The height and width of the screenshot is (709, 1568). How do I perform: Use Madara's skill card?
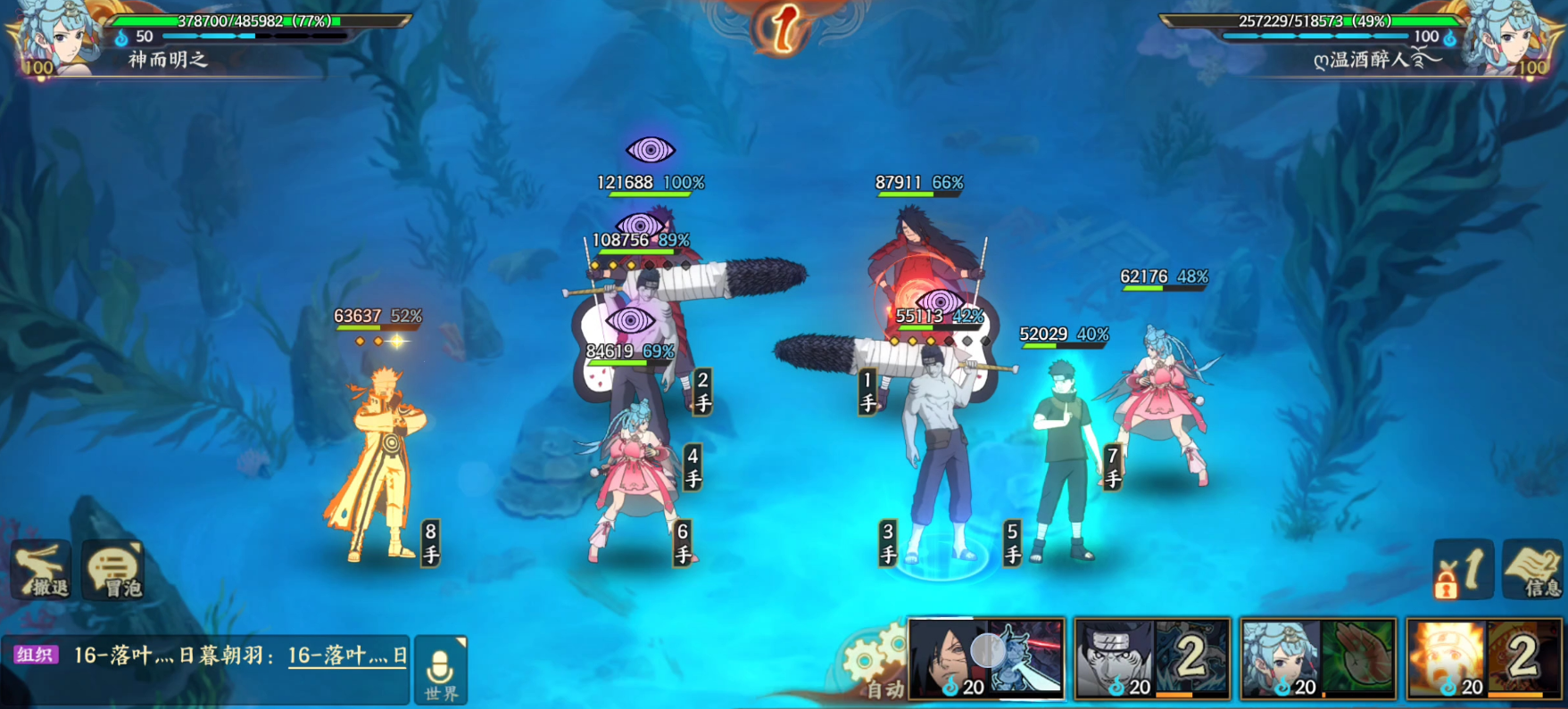[986, 659]
